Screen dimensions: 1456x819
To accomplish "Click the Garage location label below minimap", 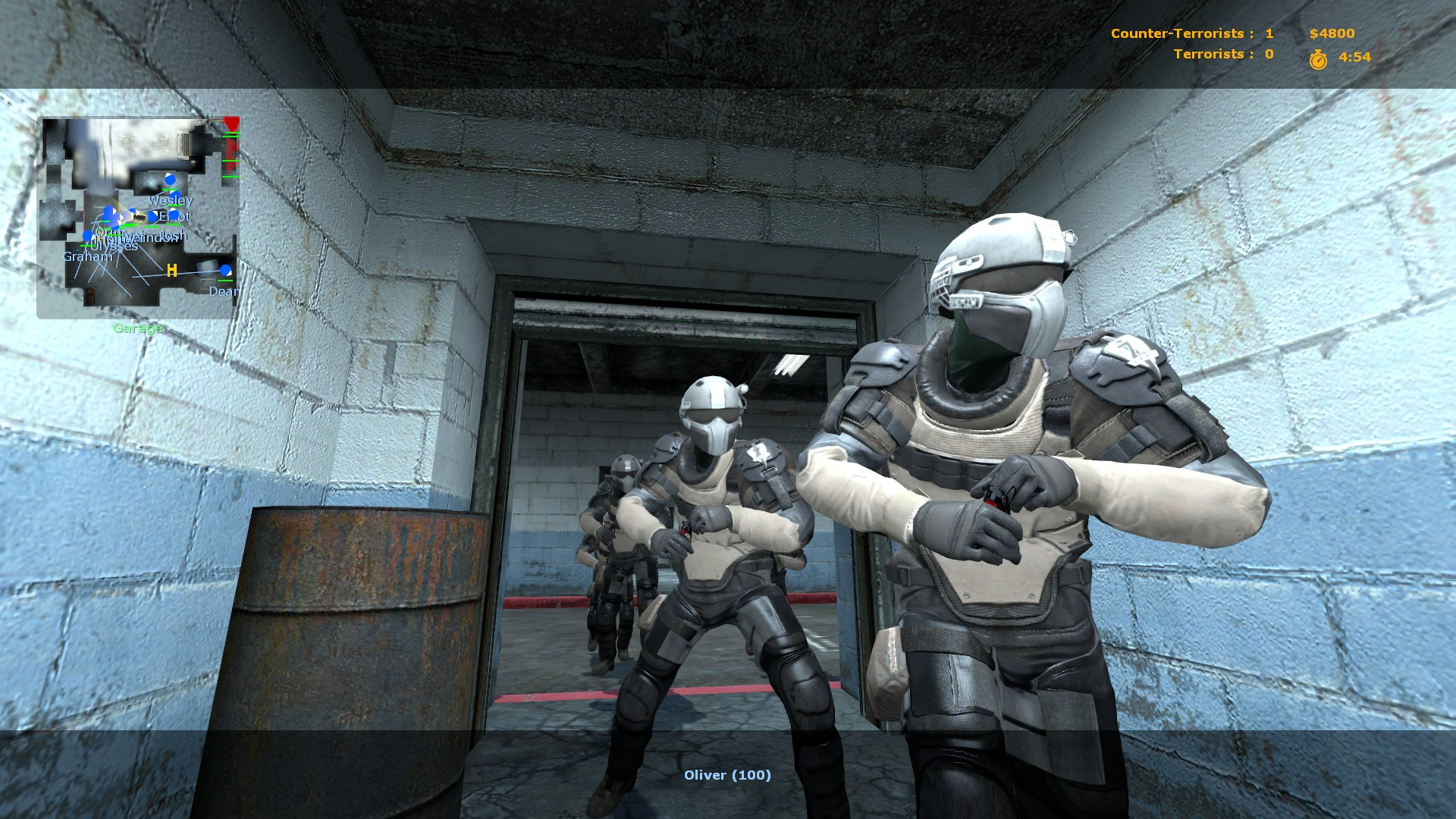I will pyautogui.click(x=138, y=328).
